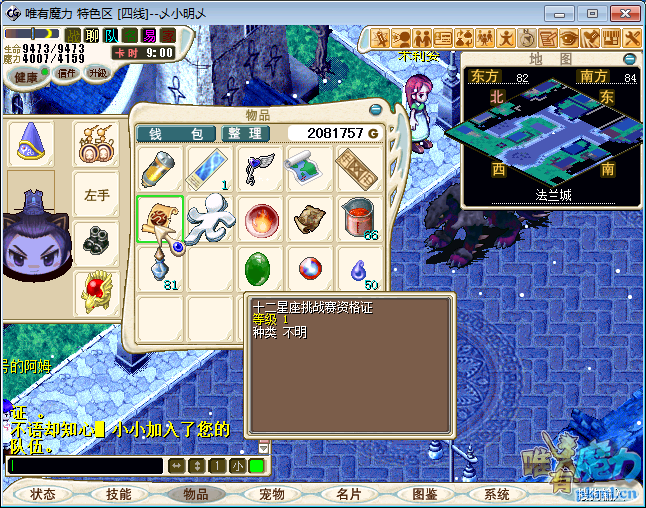Open the 宠物 pet tab
The image size is (646, 508).
point(272,494)
